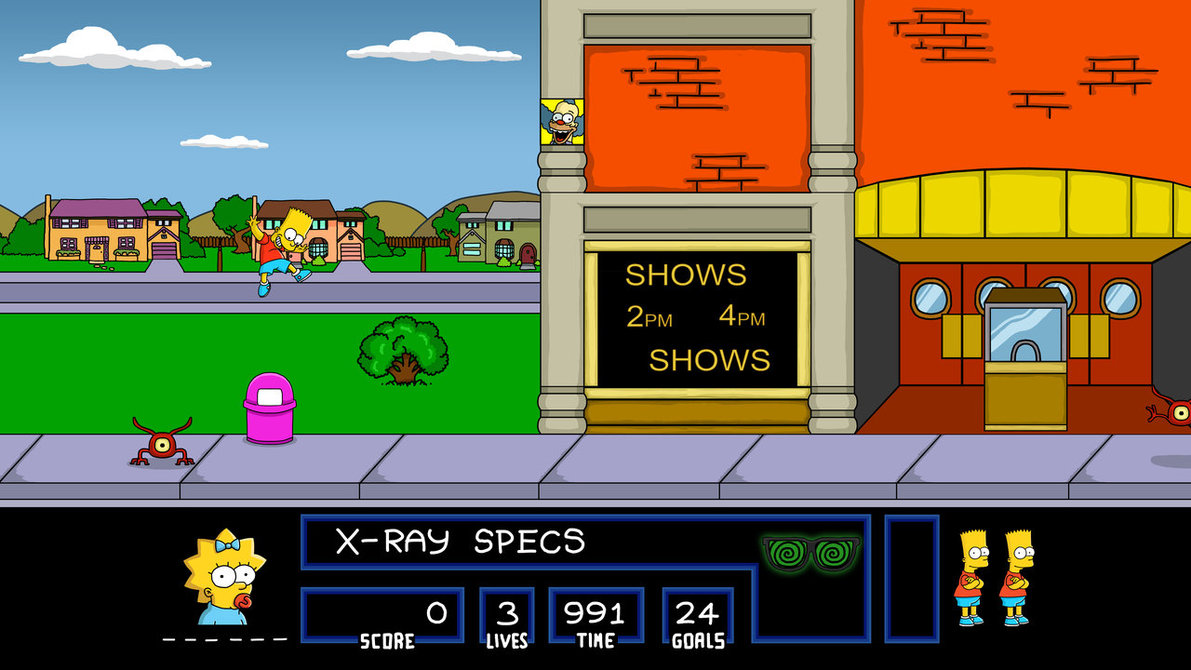1191x670 pixels.
Task: Select the green X-ray specs icon
Action: (x=811, y=553)
